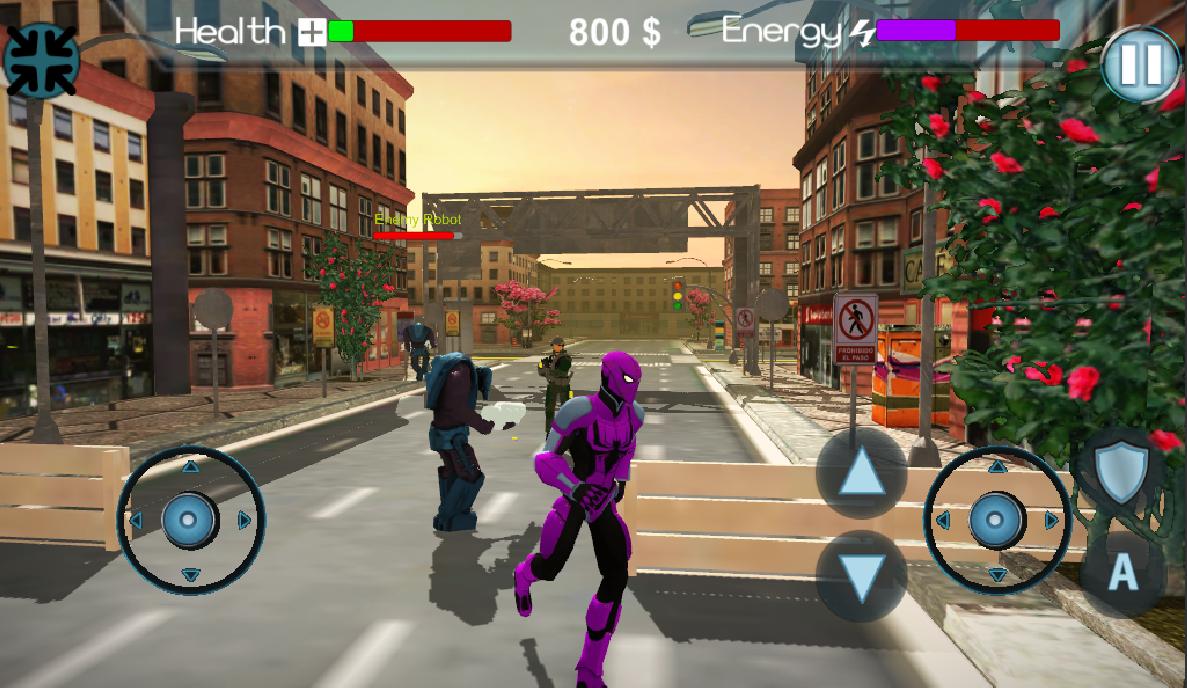Viewport: 1187px width, 688px height.
Task: Touch the left movement joystick center
Action: [x=190, y=520]
